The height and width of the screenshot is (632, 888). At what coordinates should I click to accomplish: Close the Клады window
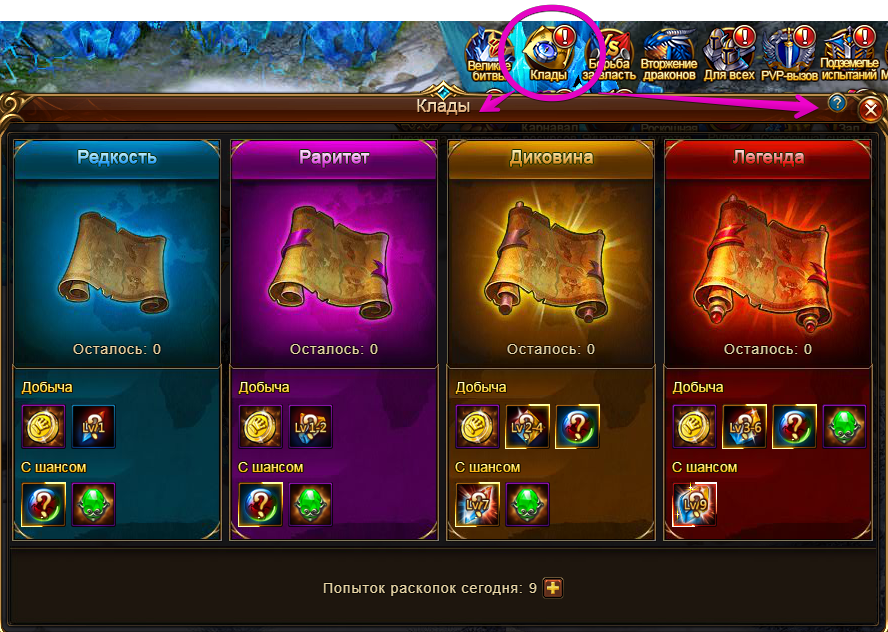coord(871,109)
